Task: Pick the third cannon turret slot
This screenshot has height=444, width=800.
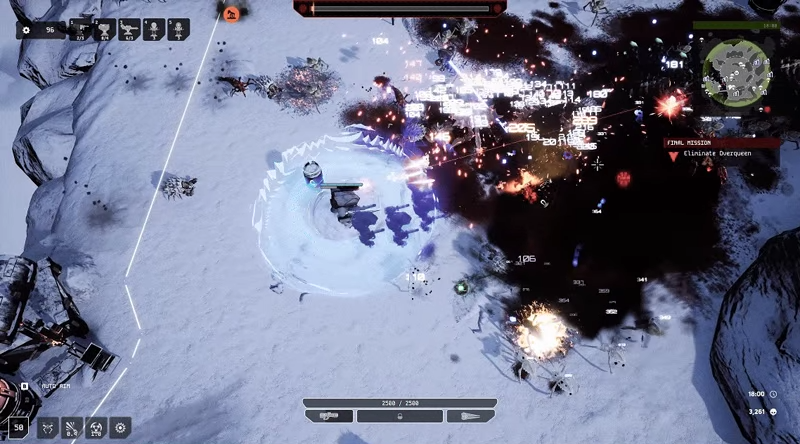Action: tap(129, 30)
